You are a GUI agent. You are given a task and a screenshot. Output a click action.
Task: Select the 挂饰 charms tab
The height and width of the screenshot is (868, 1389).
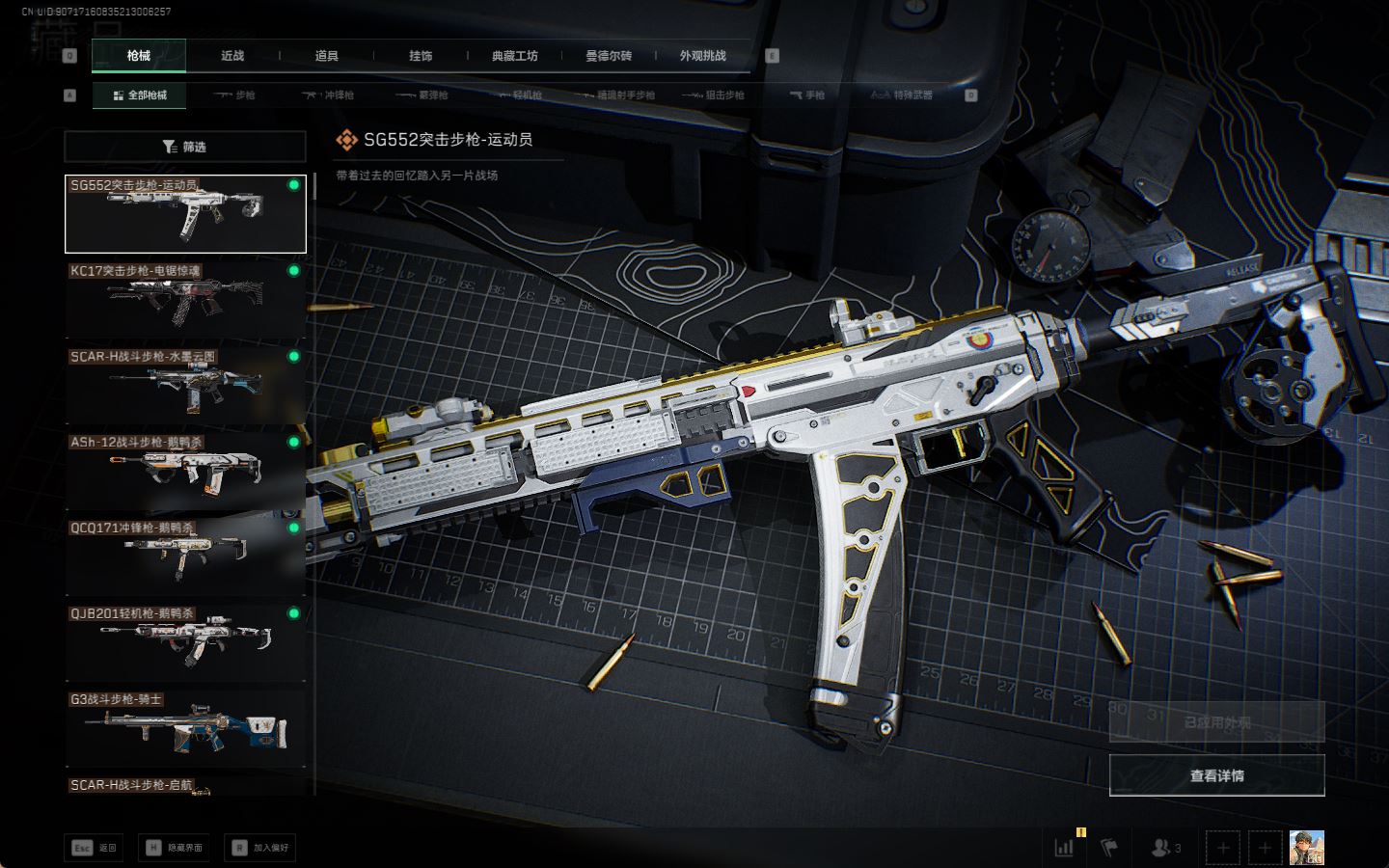coord(421,56)
